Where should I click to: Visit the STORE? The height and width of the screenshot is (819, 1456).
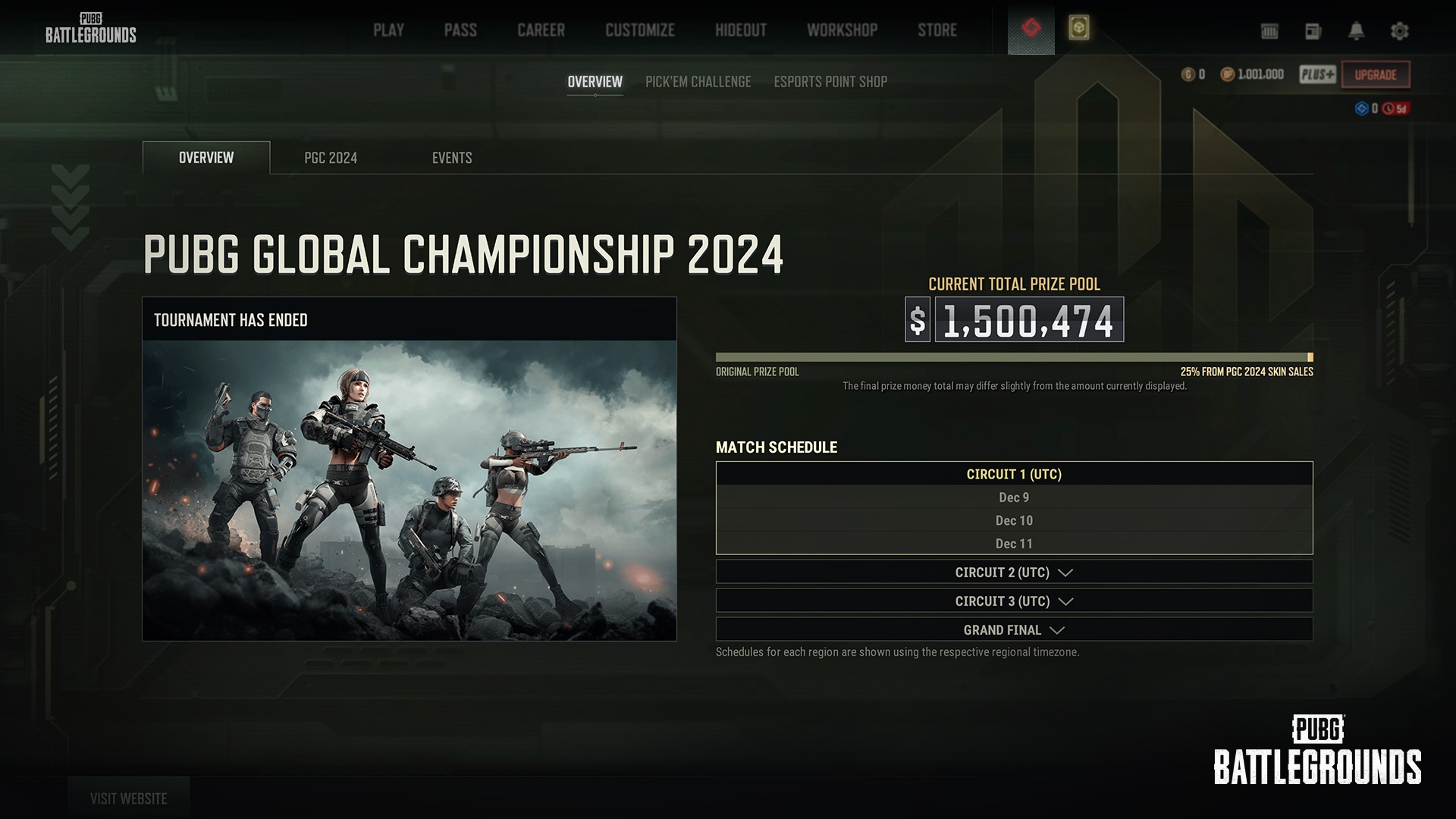click(937, 30)
